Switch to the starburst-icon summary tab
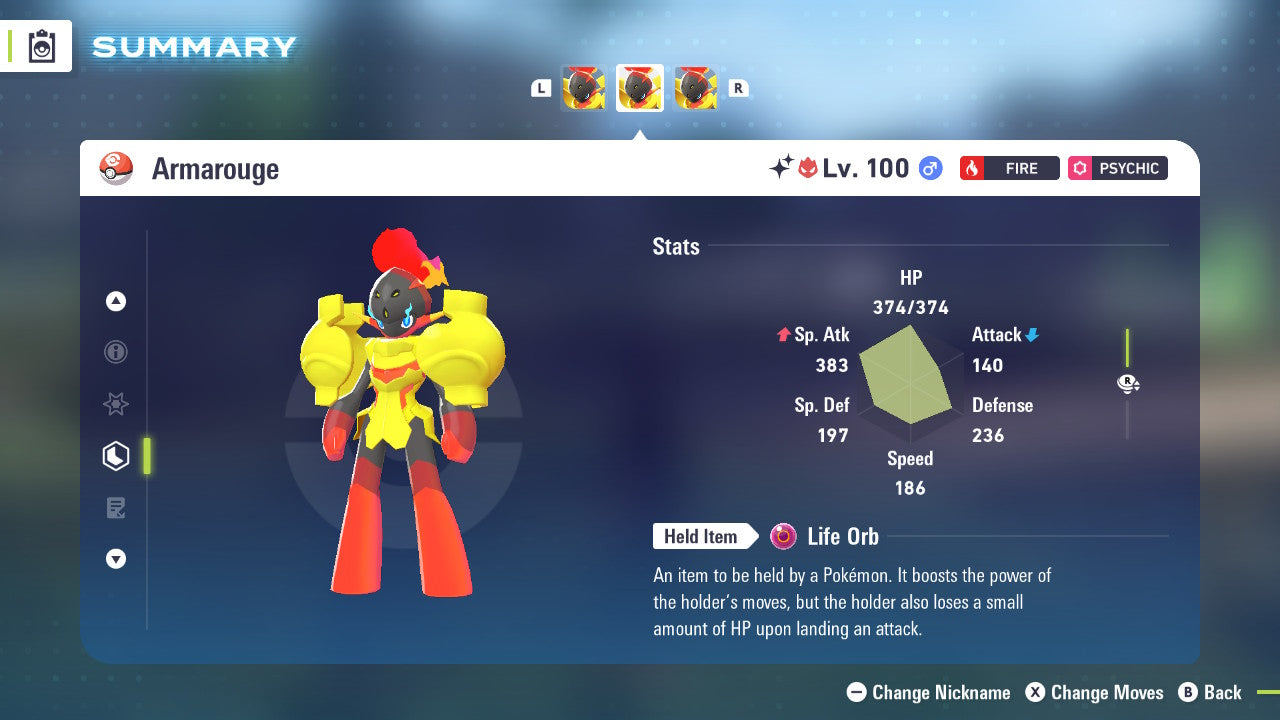 point(116,404)
